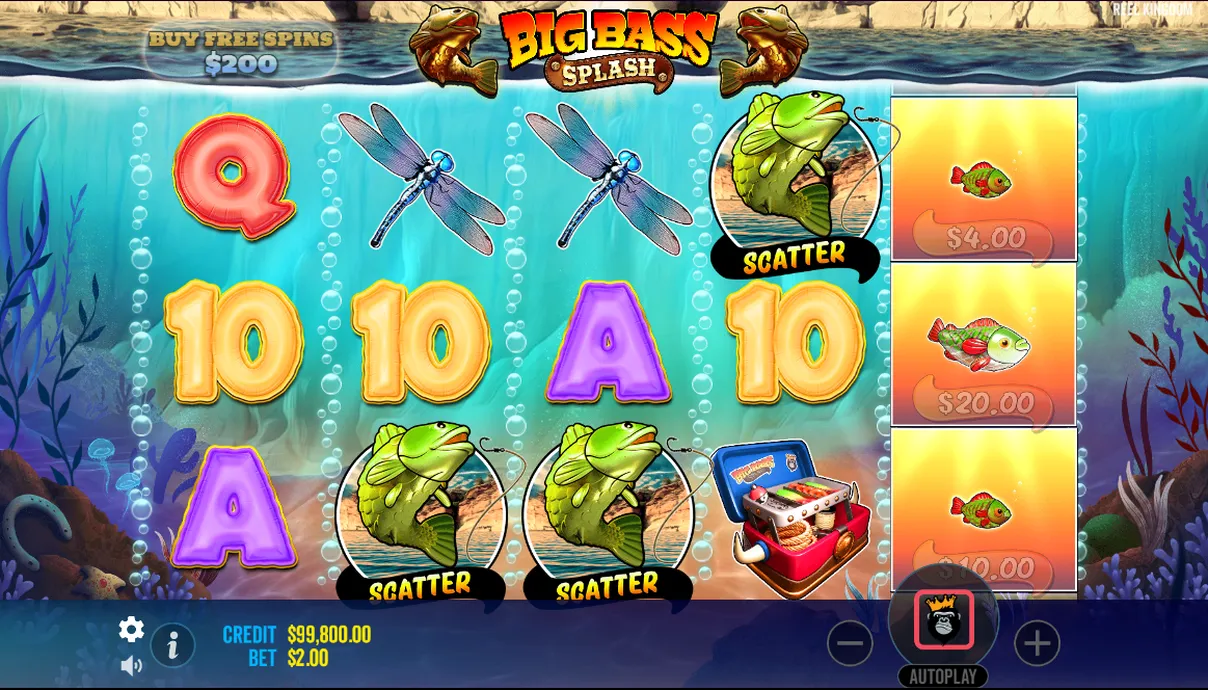The width and height of the screenshot is (1208, 690).
Task: Toggle the sound speaker icon
Action: [x=131, y=665]
